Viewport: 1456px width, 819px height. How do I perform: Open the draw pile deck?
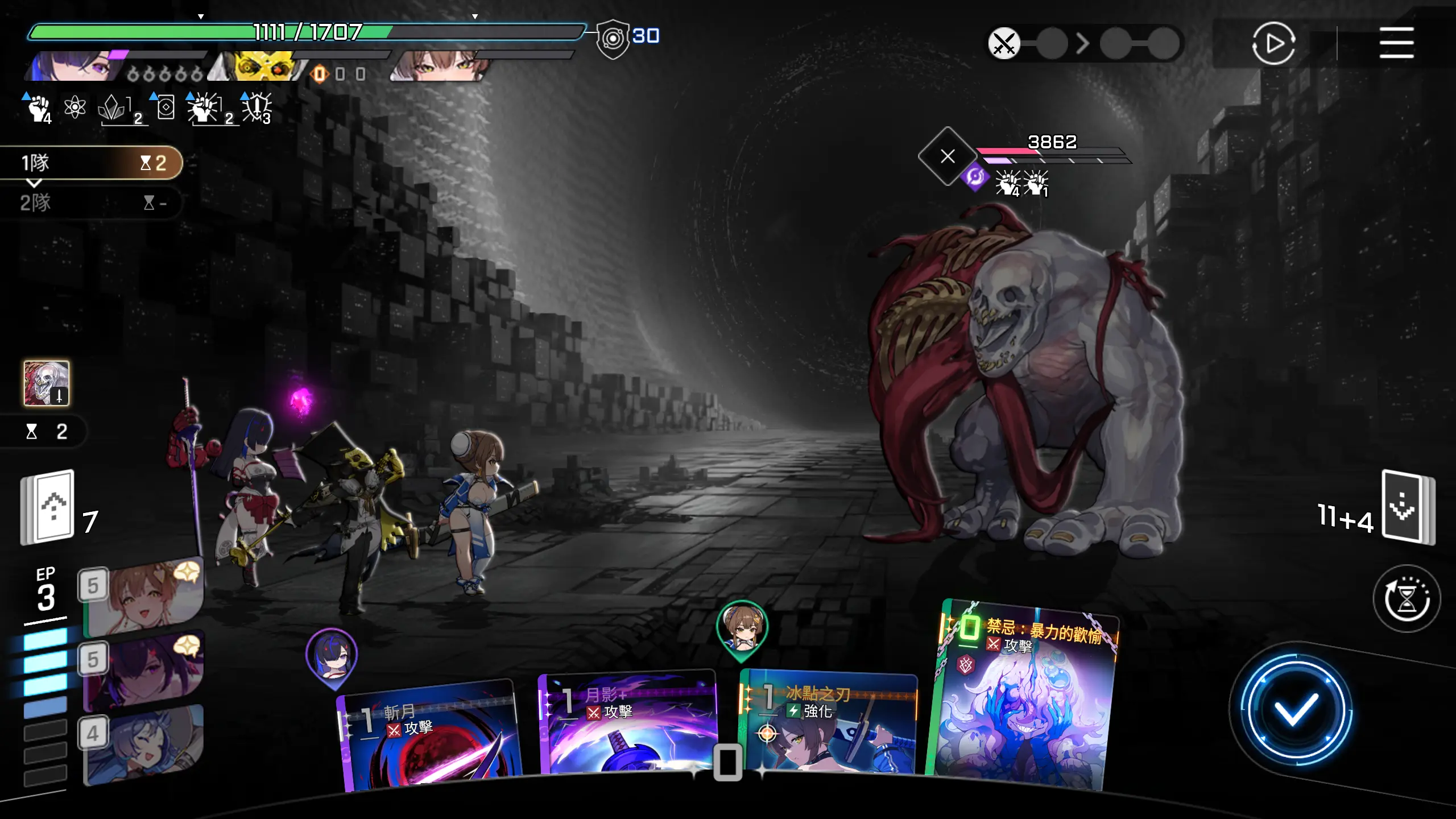[x=48, y=507]
